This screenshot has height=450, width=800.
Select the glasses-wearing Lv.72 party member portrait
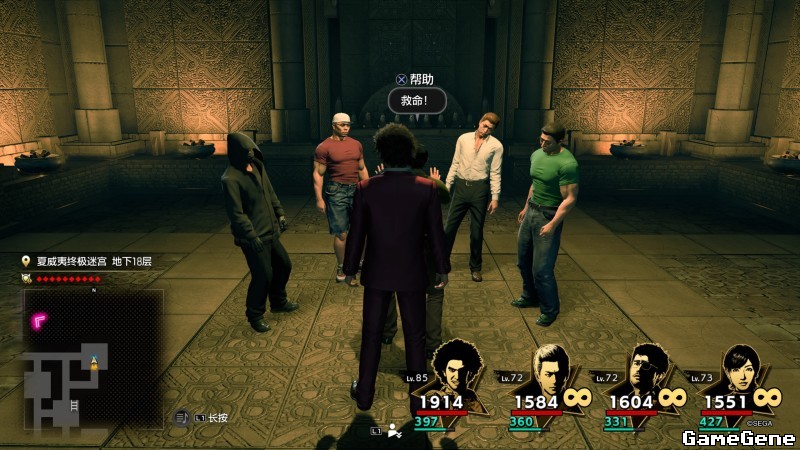[x=645, y=368]
